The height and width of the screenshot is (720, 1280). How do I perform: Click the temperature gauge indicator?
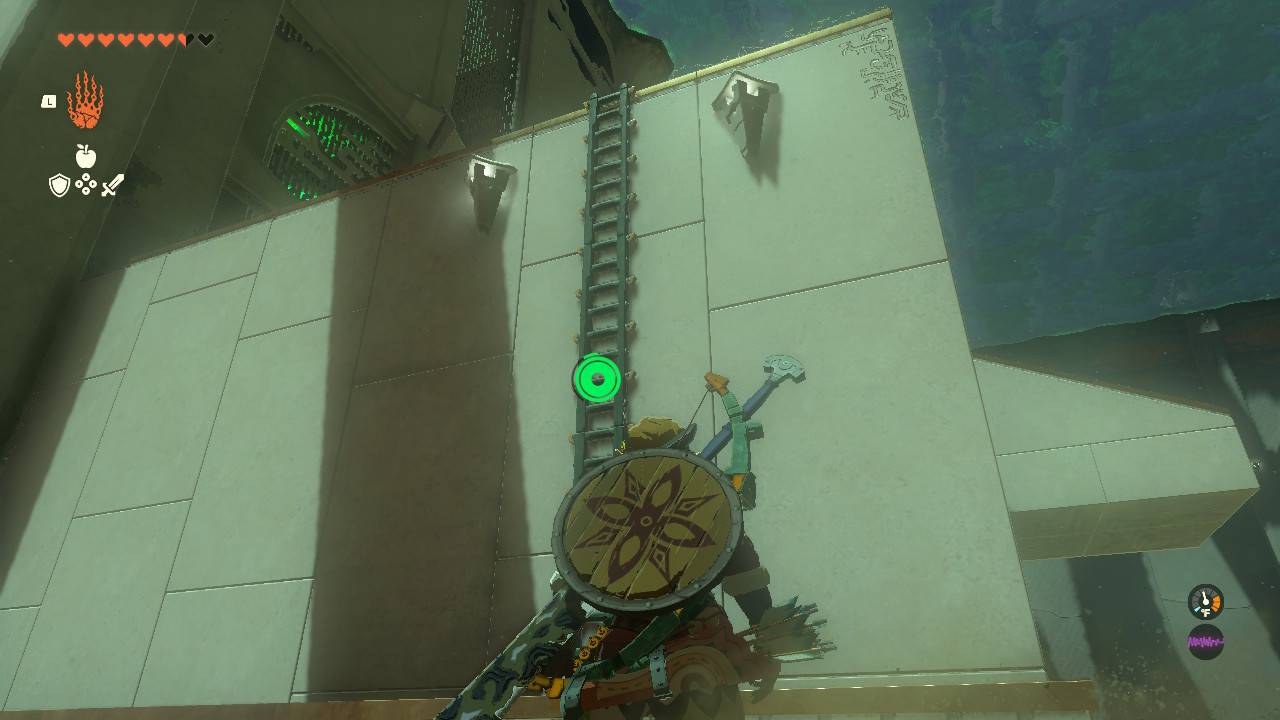[1205, 602]
